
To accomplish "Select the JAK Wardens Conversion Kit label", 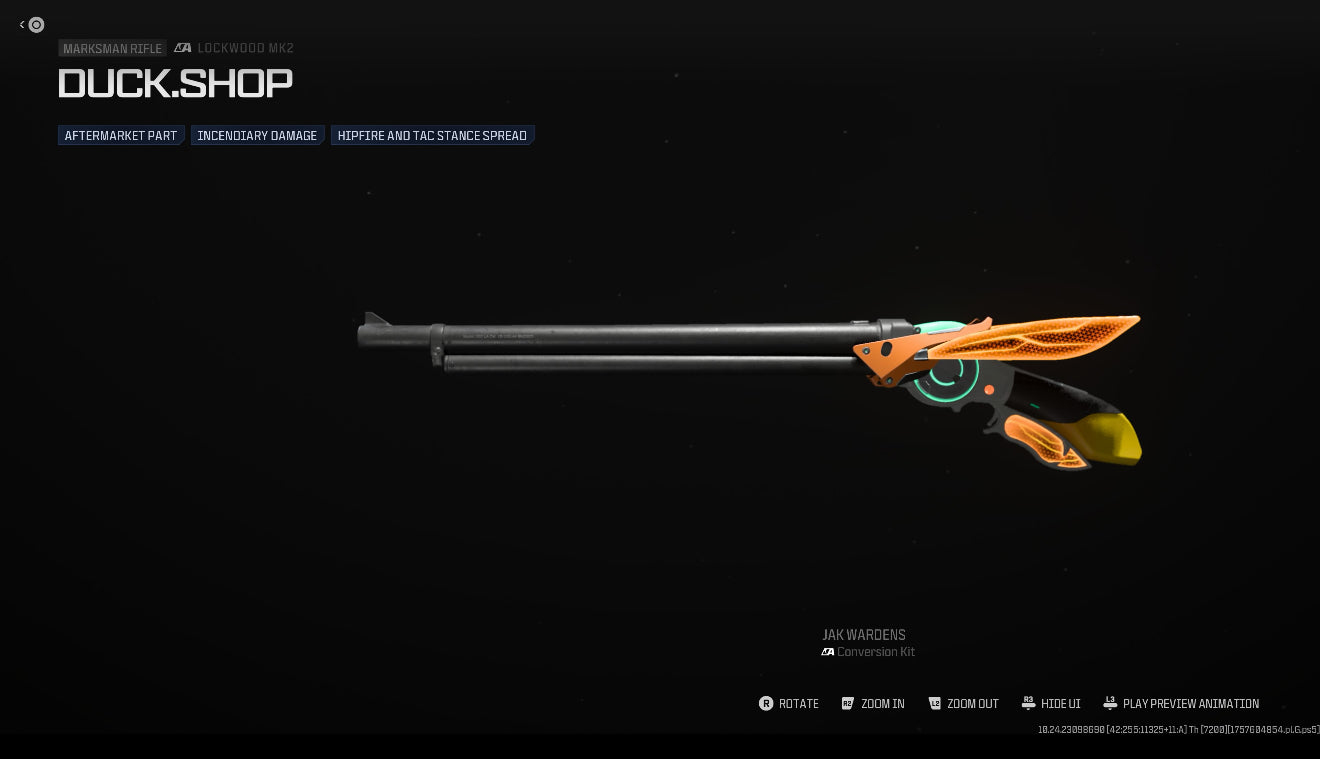I will [x=866, y=643].
